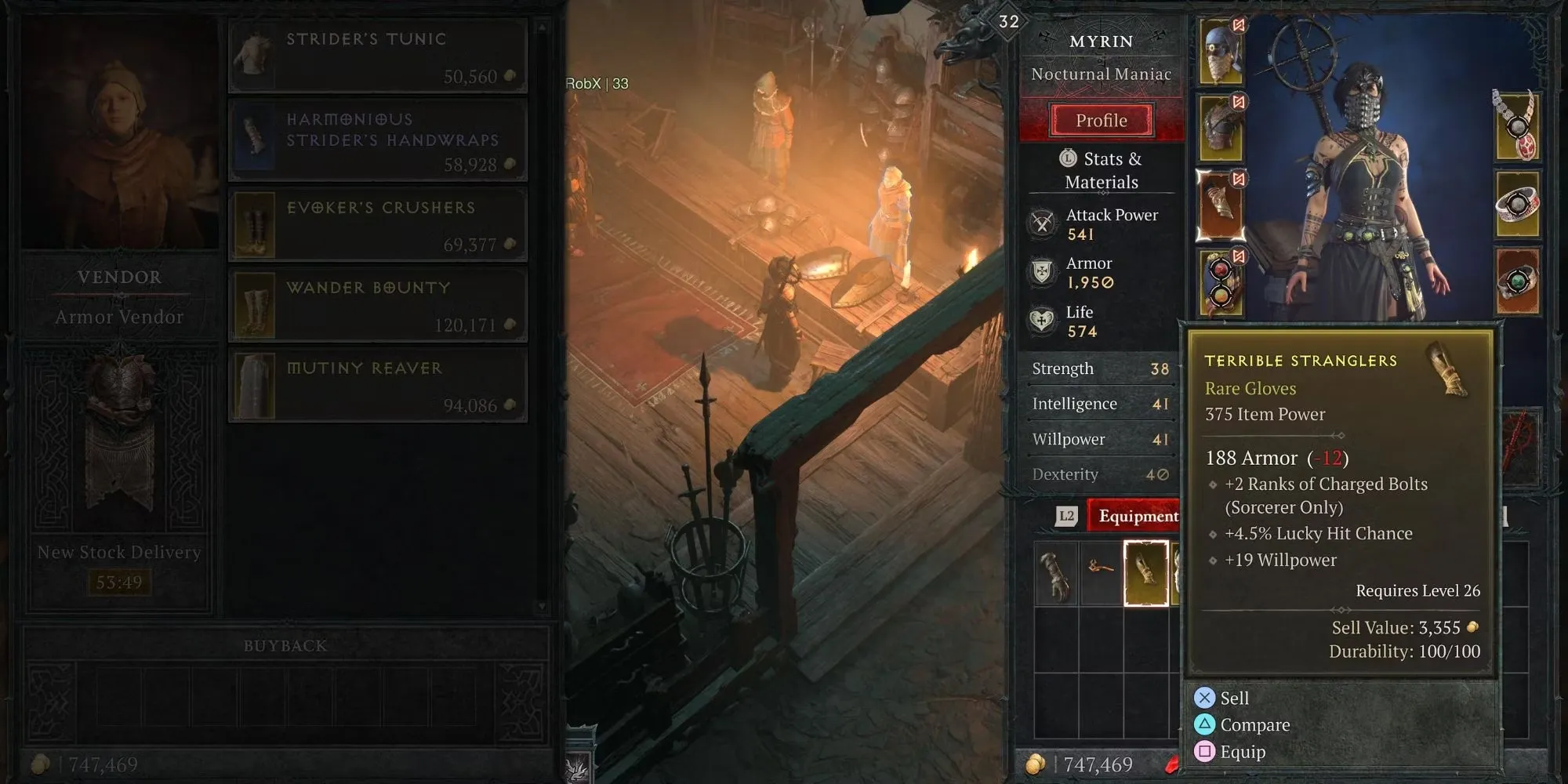This screenshot has height=784, width=1568.
Task: Select the green-gem ring slot
Action: pos(1517,281)
